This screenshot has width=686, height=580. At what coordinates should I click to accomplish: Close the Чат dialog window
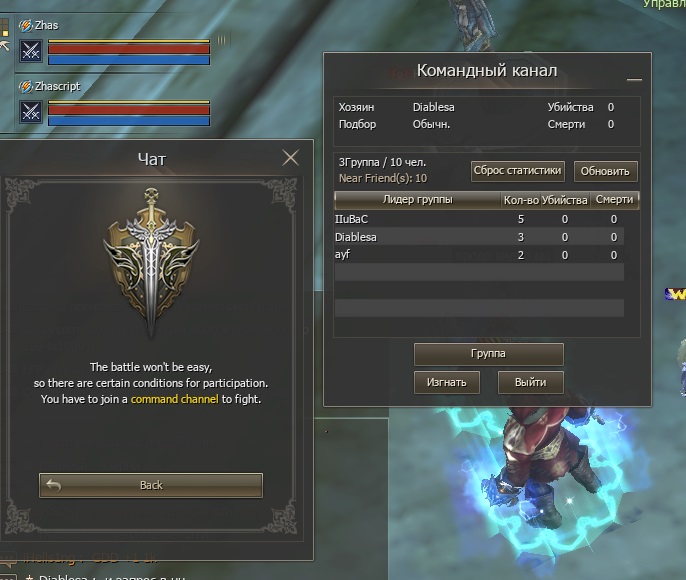tap(291, 157)
